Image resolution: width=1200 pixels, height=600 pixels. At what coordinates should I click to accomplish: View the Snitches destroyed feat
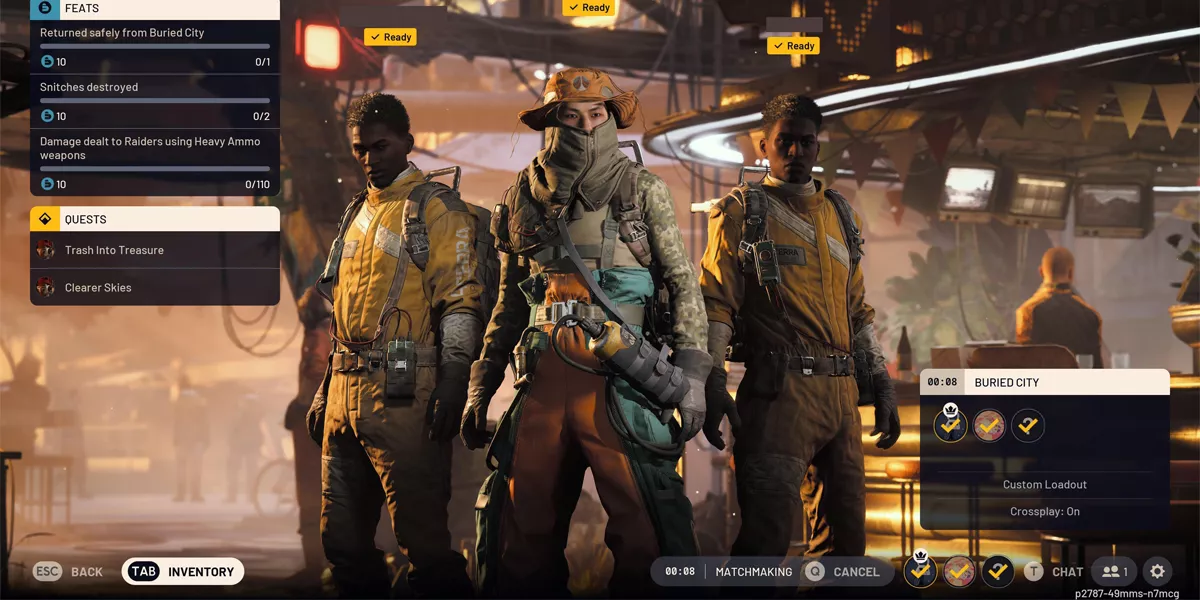click(x=155, y=101)
